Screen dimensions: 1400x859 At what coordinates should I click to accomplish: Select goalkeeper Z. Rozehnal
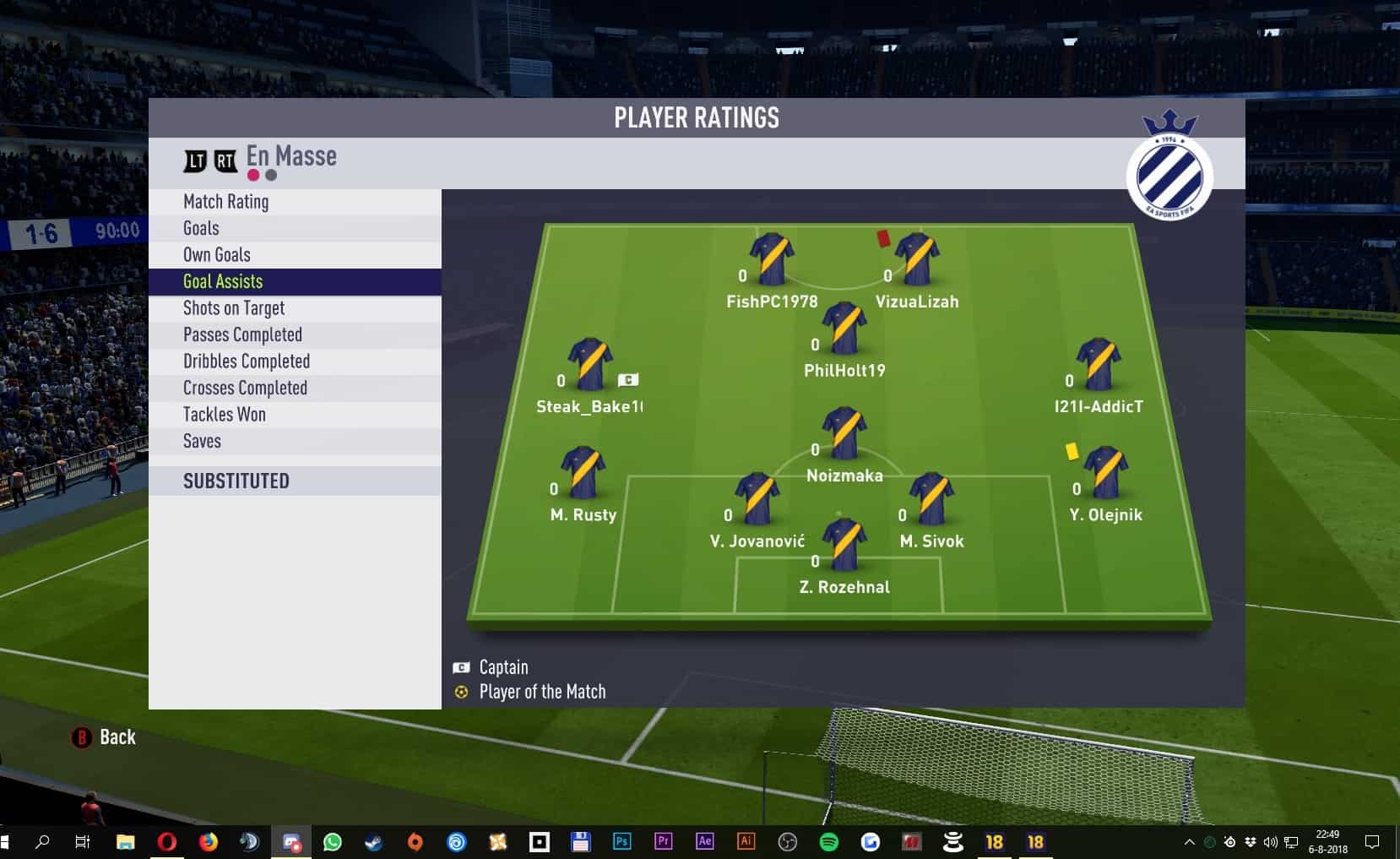click(844, 545)
